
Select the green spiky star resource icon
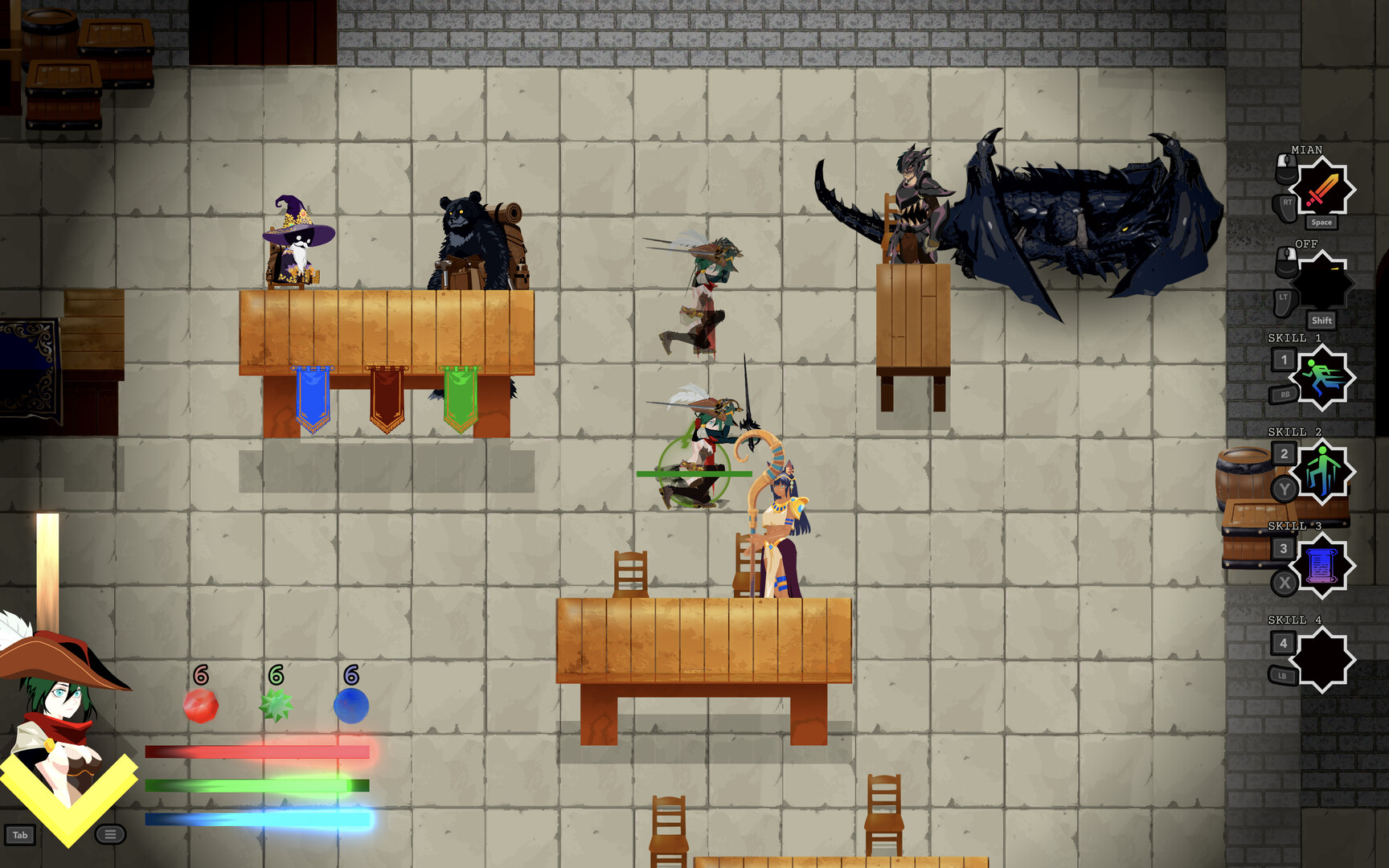tap(275, 707)
